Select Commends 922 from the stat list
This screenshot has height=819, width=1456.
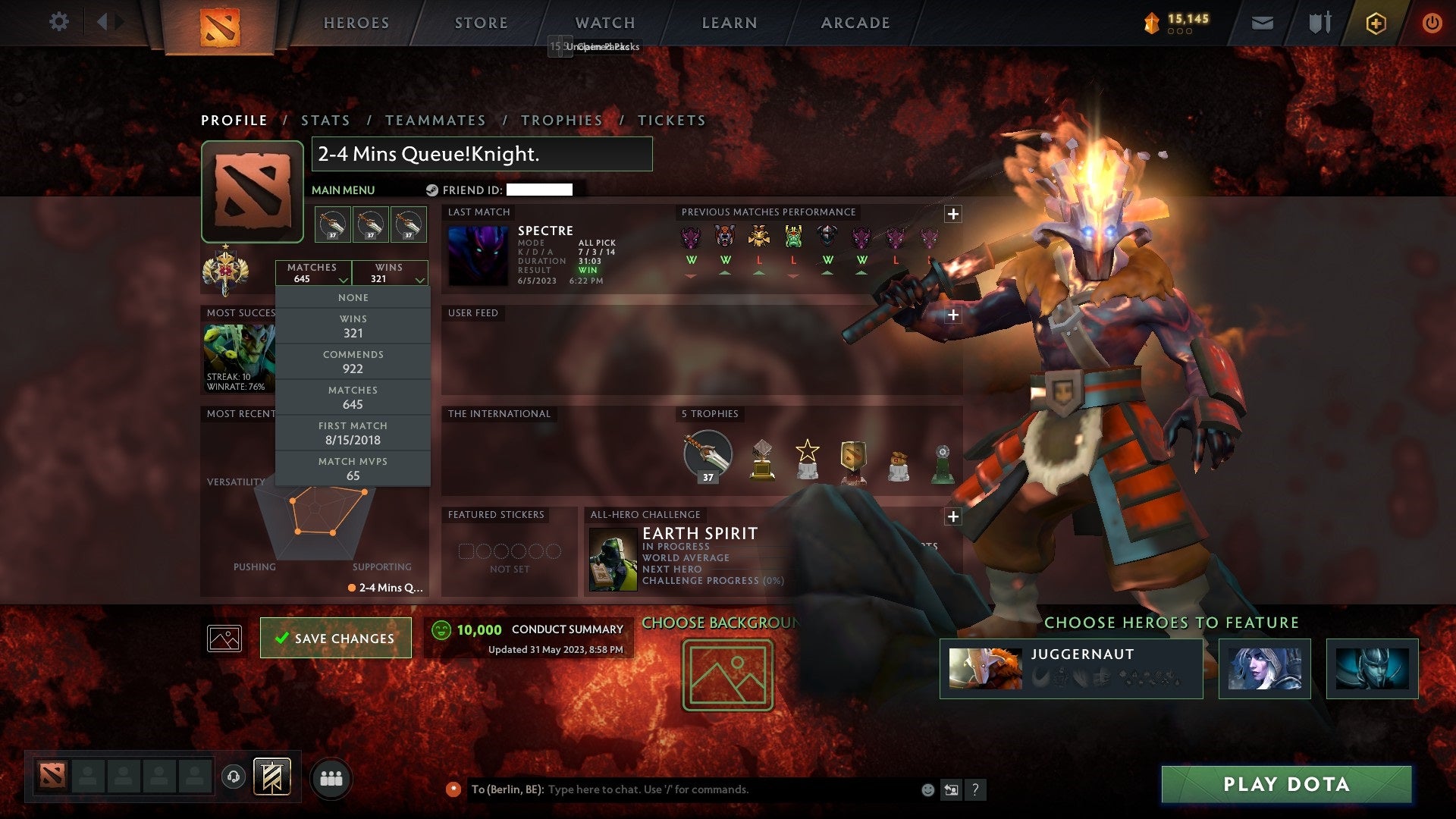[353, 362]
